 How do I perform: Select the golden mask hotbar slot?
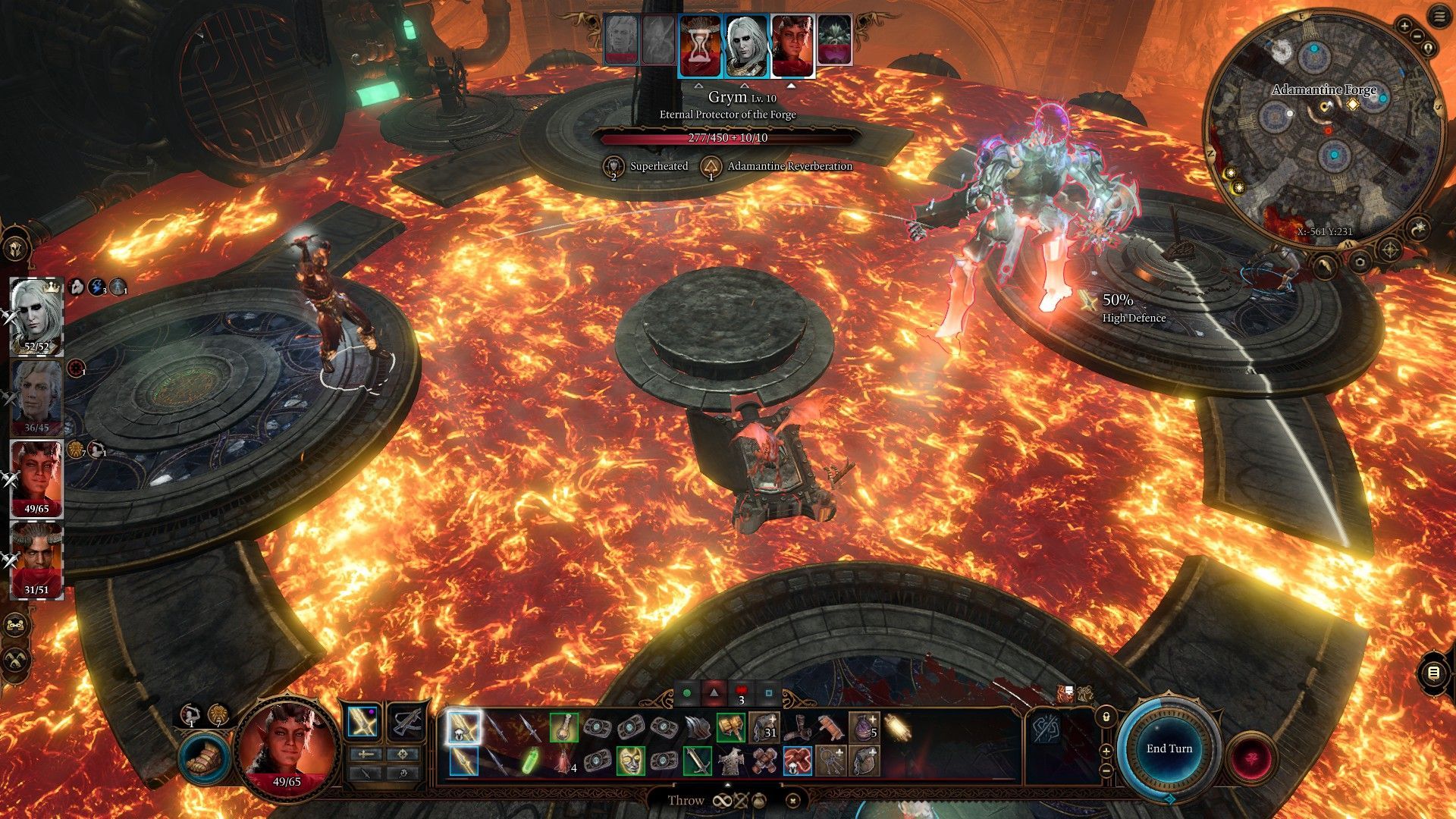click(630, 761)
